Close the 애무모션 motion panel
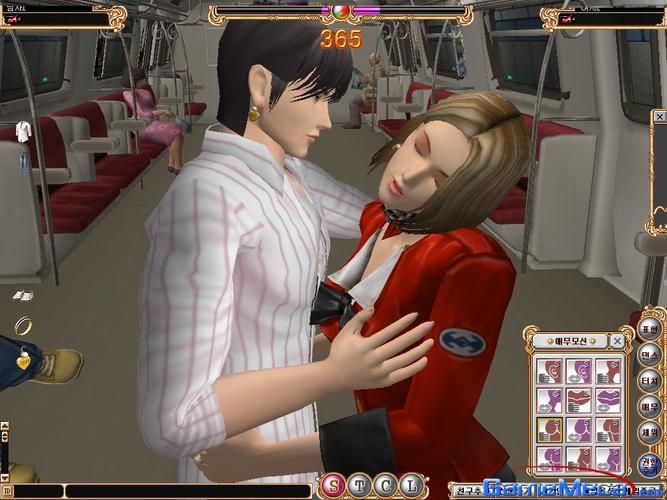Viewport: 667px width, 500px height. point(618,341)
